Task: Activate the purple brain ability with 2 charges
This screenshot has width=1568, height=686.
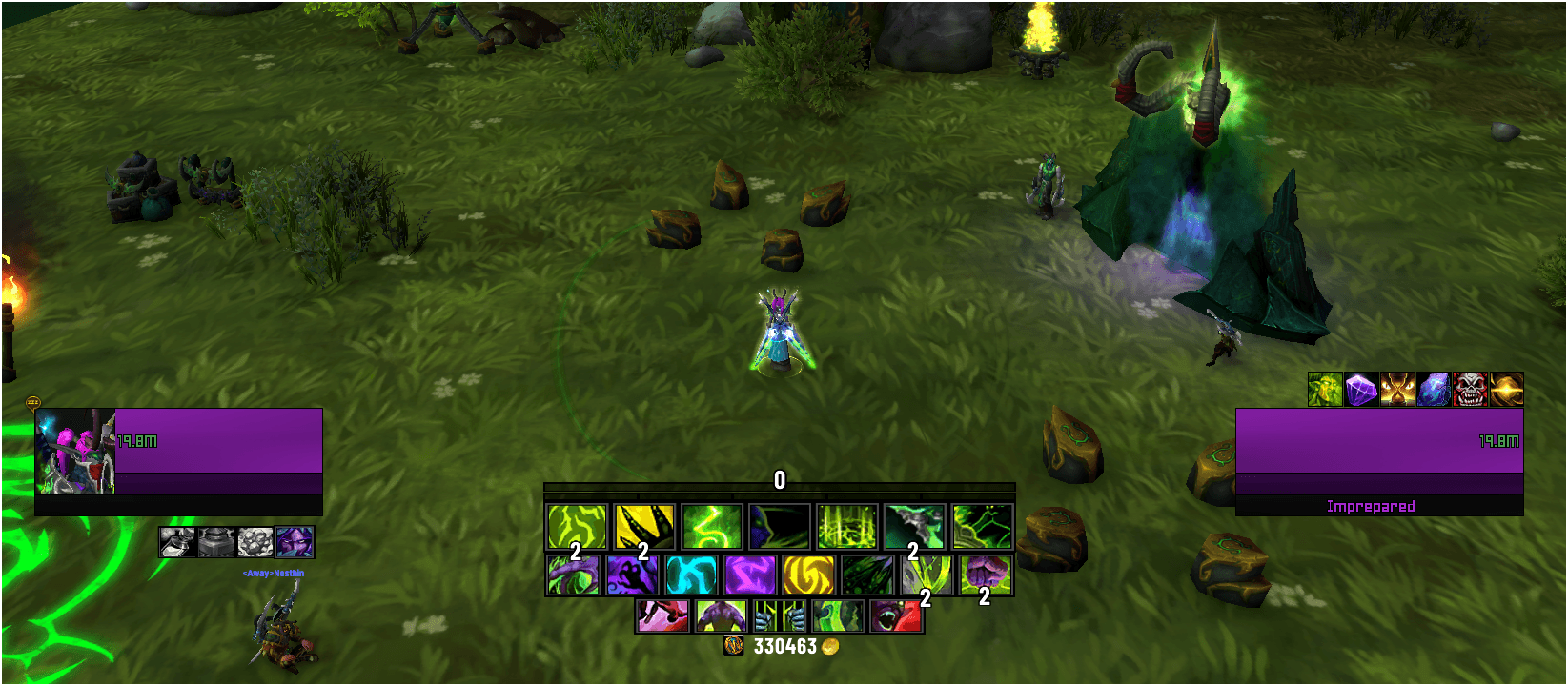Action: click(983, 575)
